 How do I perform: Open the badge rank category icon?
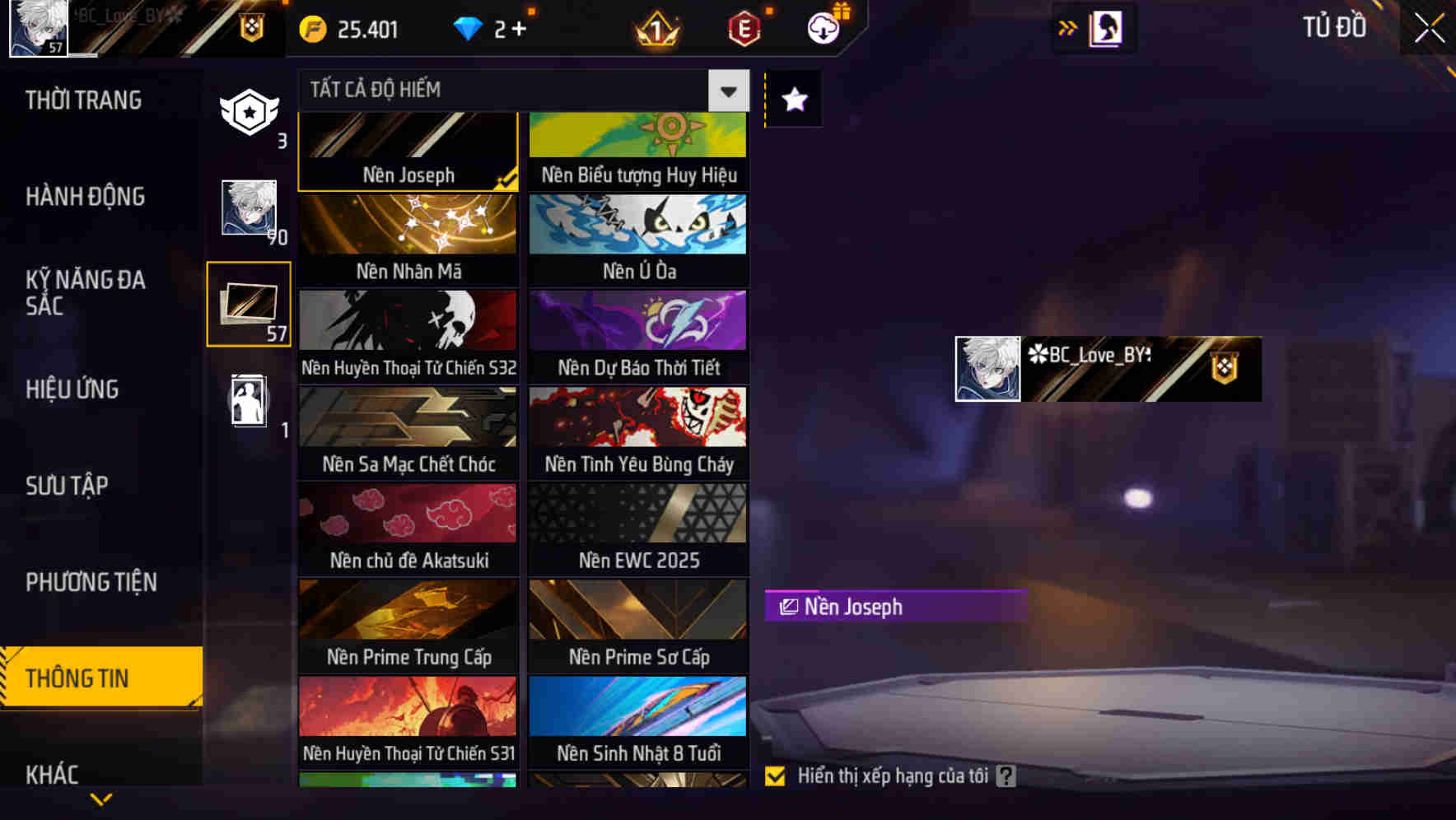248,113
